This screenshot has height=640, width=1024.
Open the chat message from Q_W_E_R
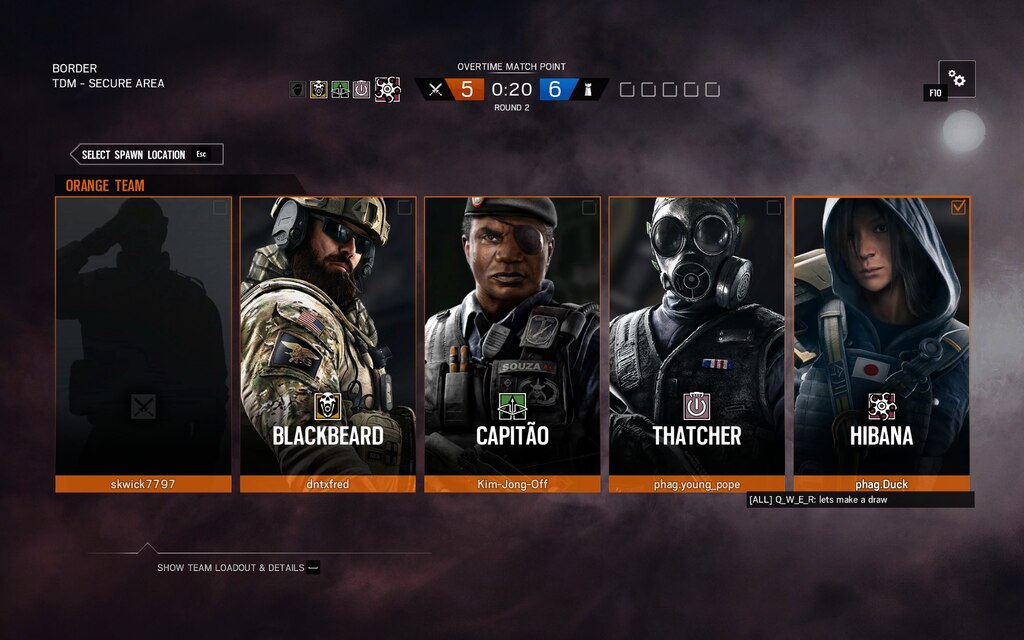pos(859,499)
